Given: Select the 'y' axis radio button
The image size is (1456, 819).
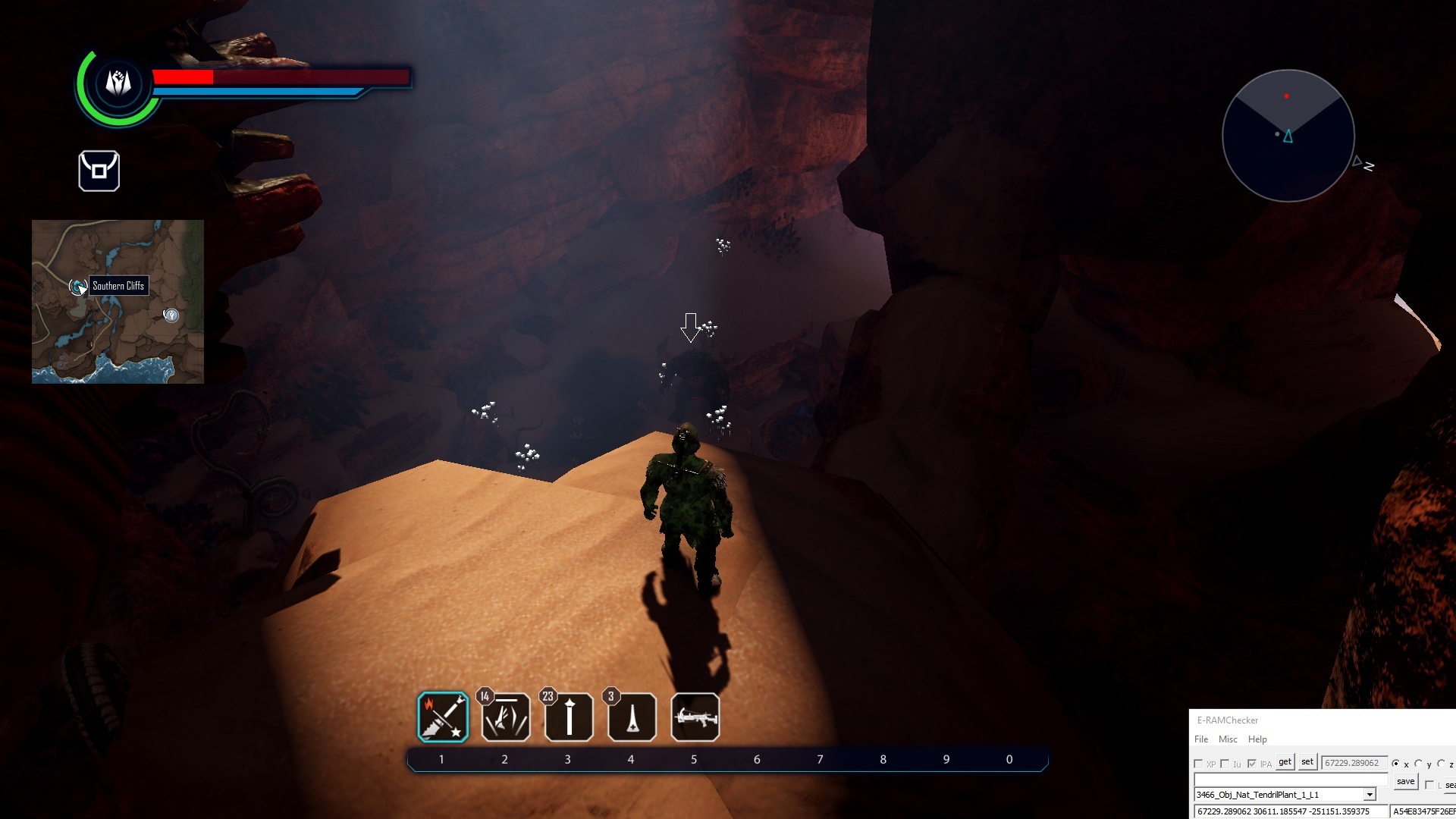Looking at the screenshot, I should click(x=1419, y=764).
